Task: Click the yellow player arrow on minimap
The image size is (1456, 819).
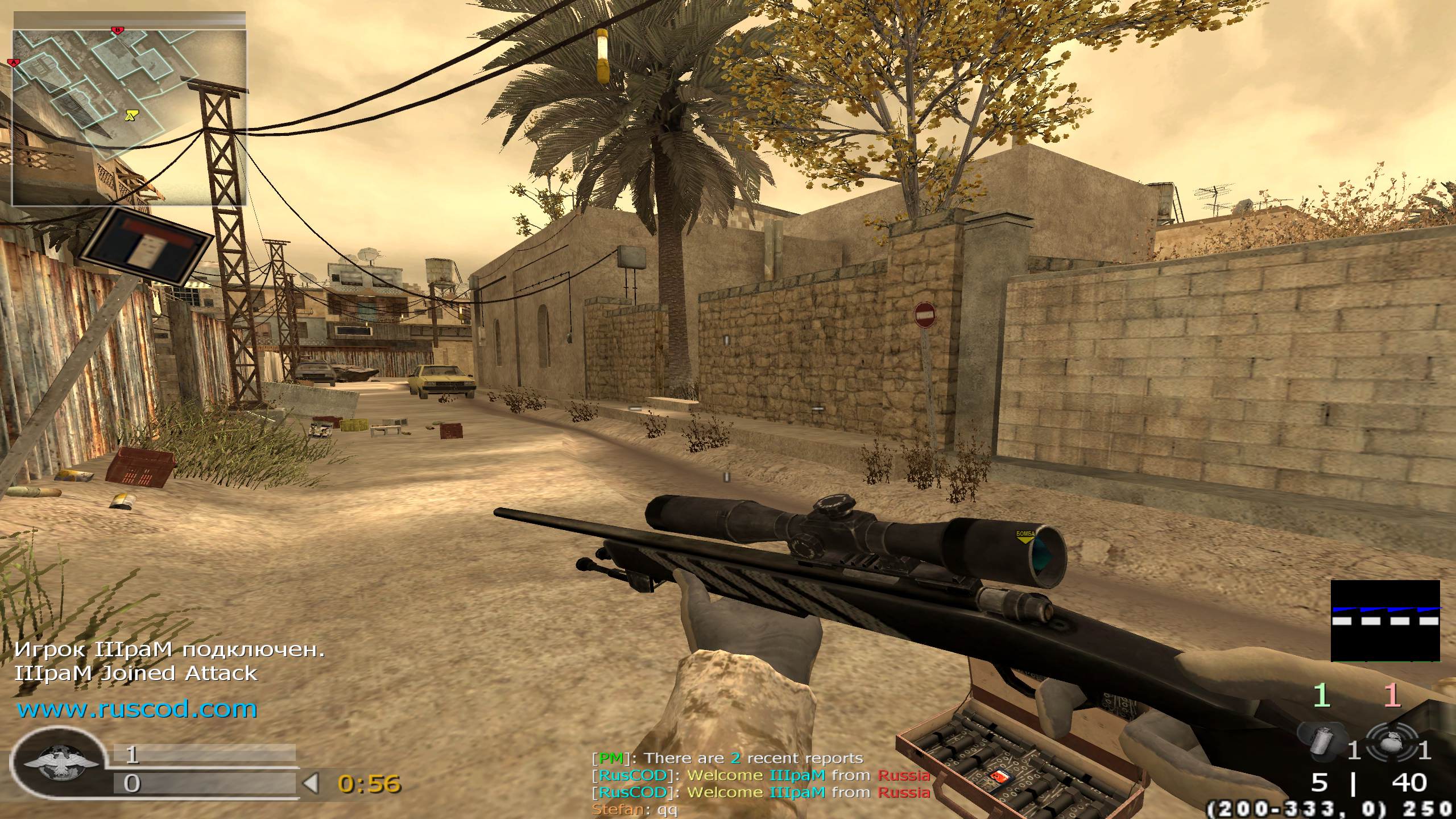Action: [132, 115]
